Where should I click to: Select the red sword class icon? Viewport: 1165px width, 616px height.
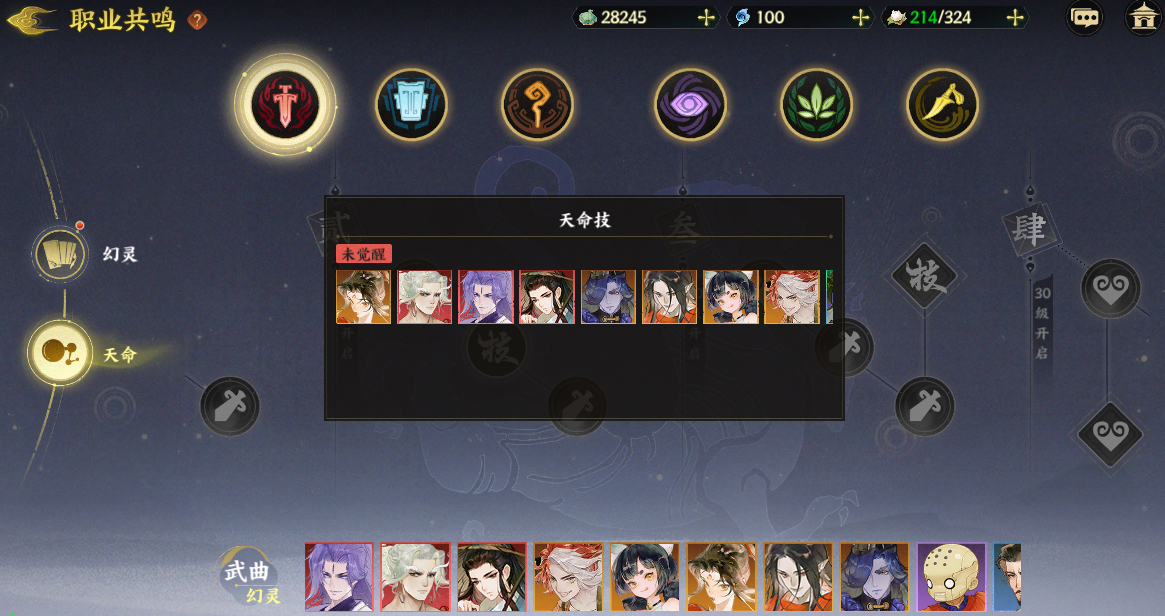click(x=285, y=104)
